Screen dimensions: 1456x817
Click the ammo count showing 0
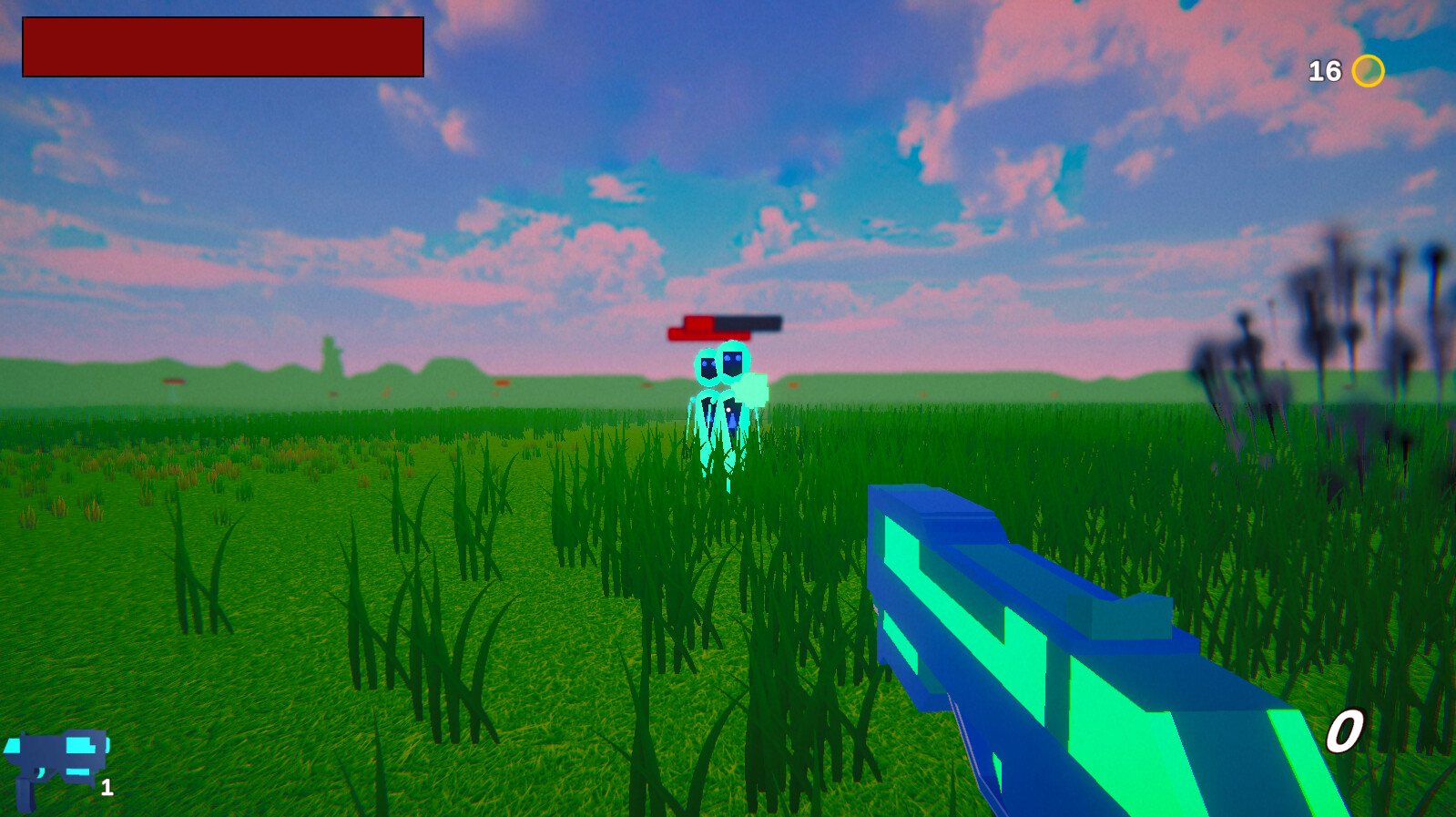coord(1345,730)
